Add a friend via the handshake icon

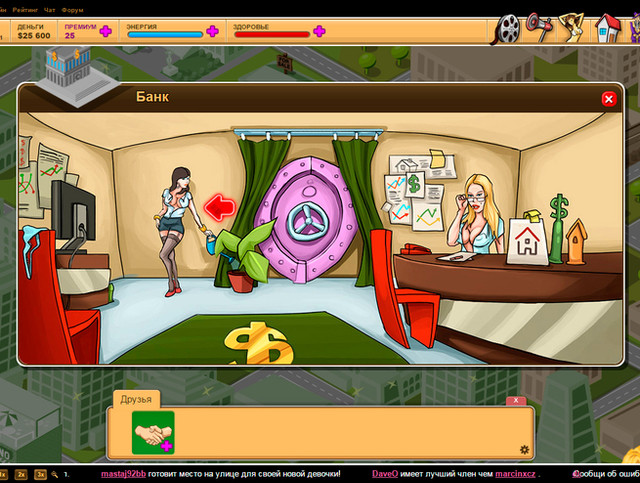pyautogui.click(x=153, y=432)
